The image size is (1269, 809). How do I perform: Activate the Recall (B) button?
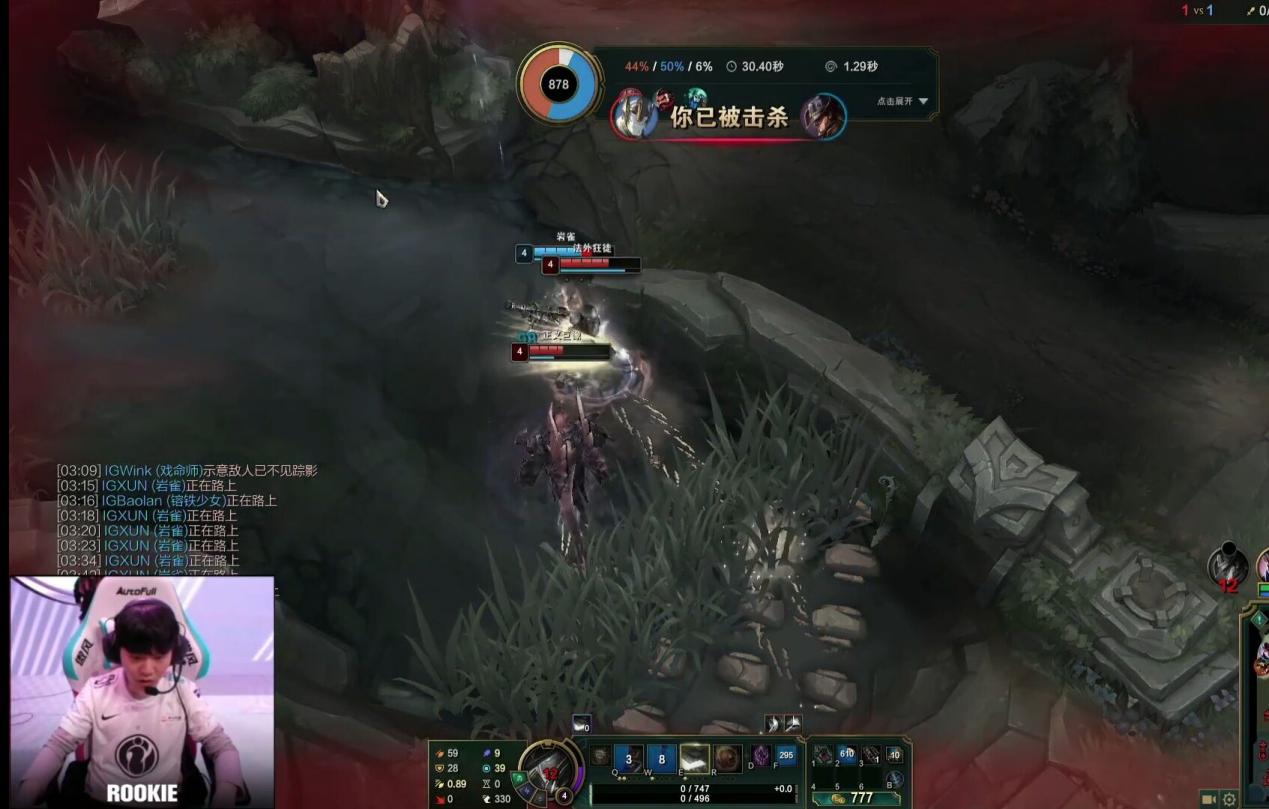pyautogui.click(x=895, y=779)
